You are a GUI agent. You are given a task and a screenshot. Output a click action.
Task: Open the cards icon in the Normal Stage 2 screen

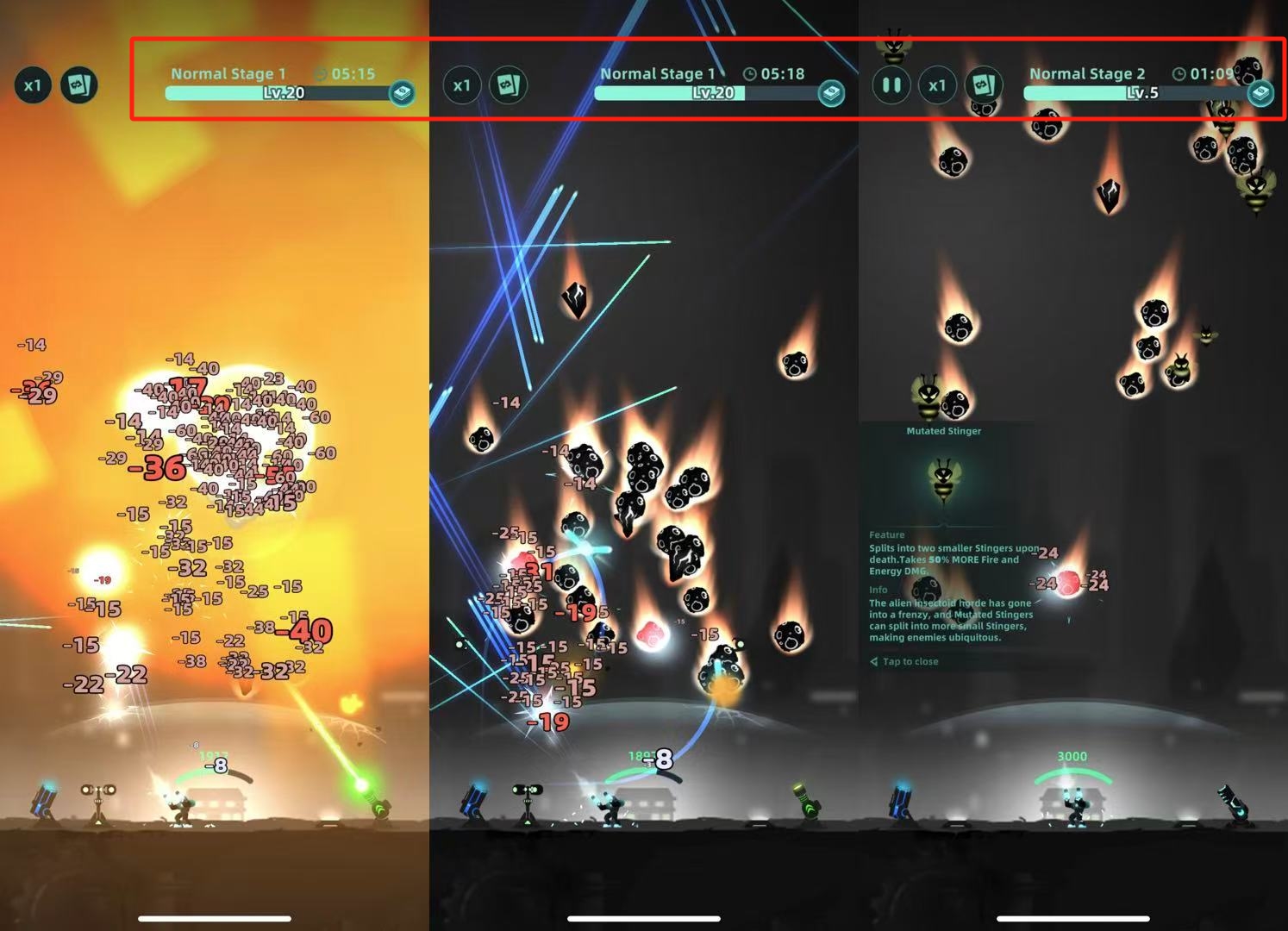click(983, 85)
